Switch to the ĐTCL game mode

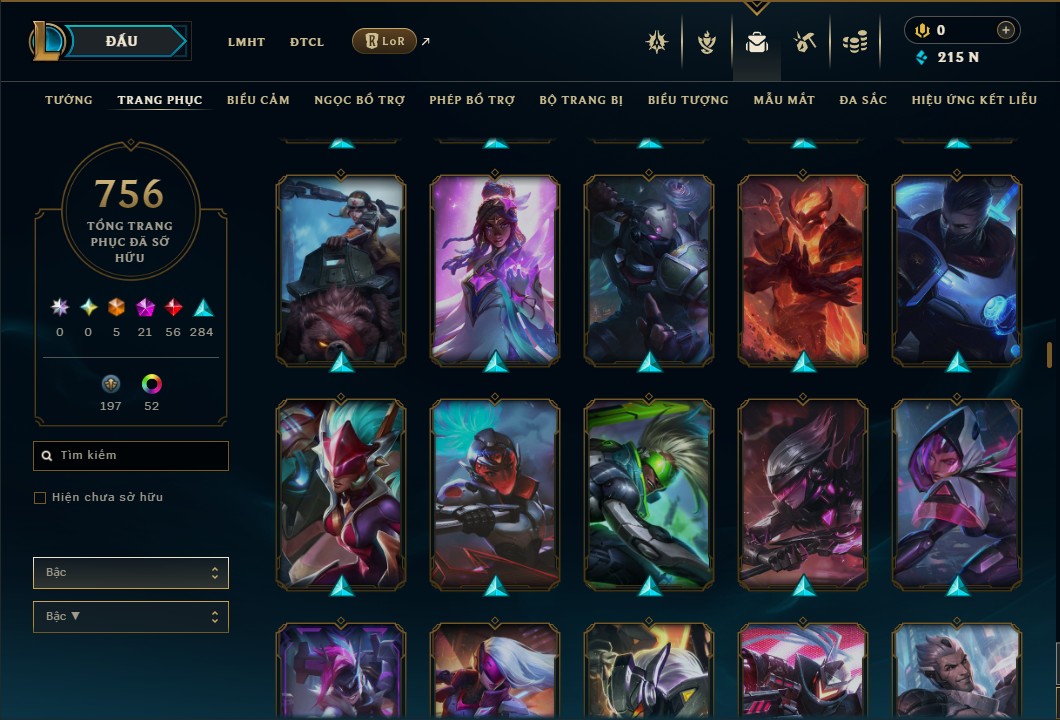pyautogui.click(x=307, y=42)
